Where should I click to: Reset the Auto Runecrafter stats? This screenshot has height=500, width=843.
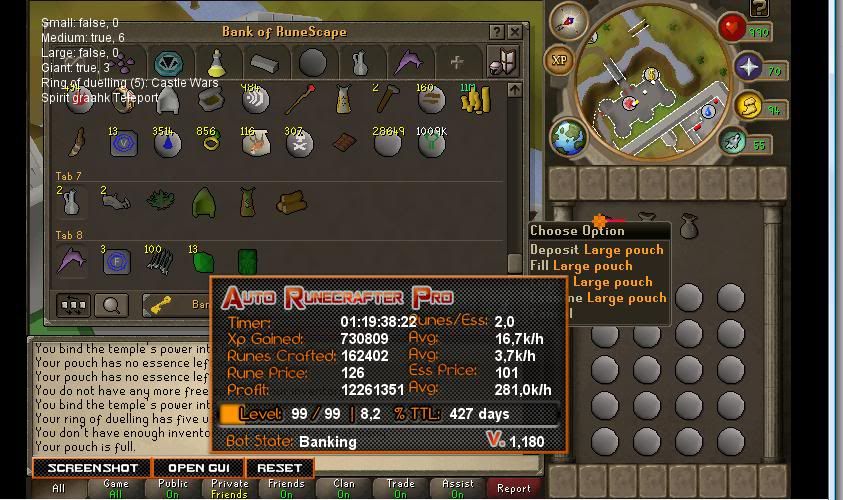coord(279,468)
